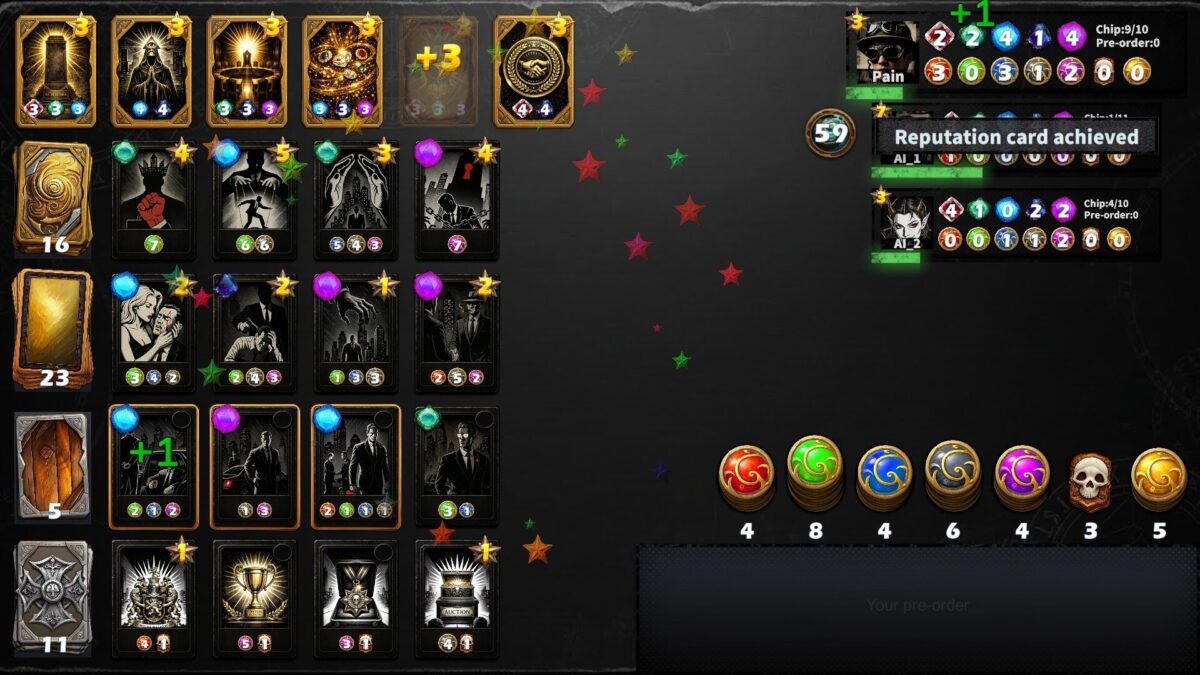Select the handshake coin reputation card
The image size is (1200, 675).
[x=532, y=70]
